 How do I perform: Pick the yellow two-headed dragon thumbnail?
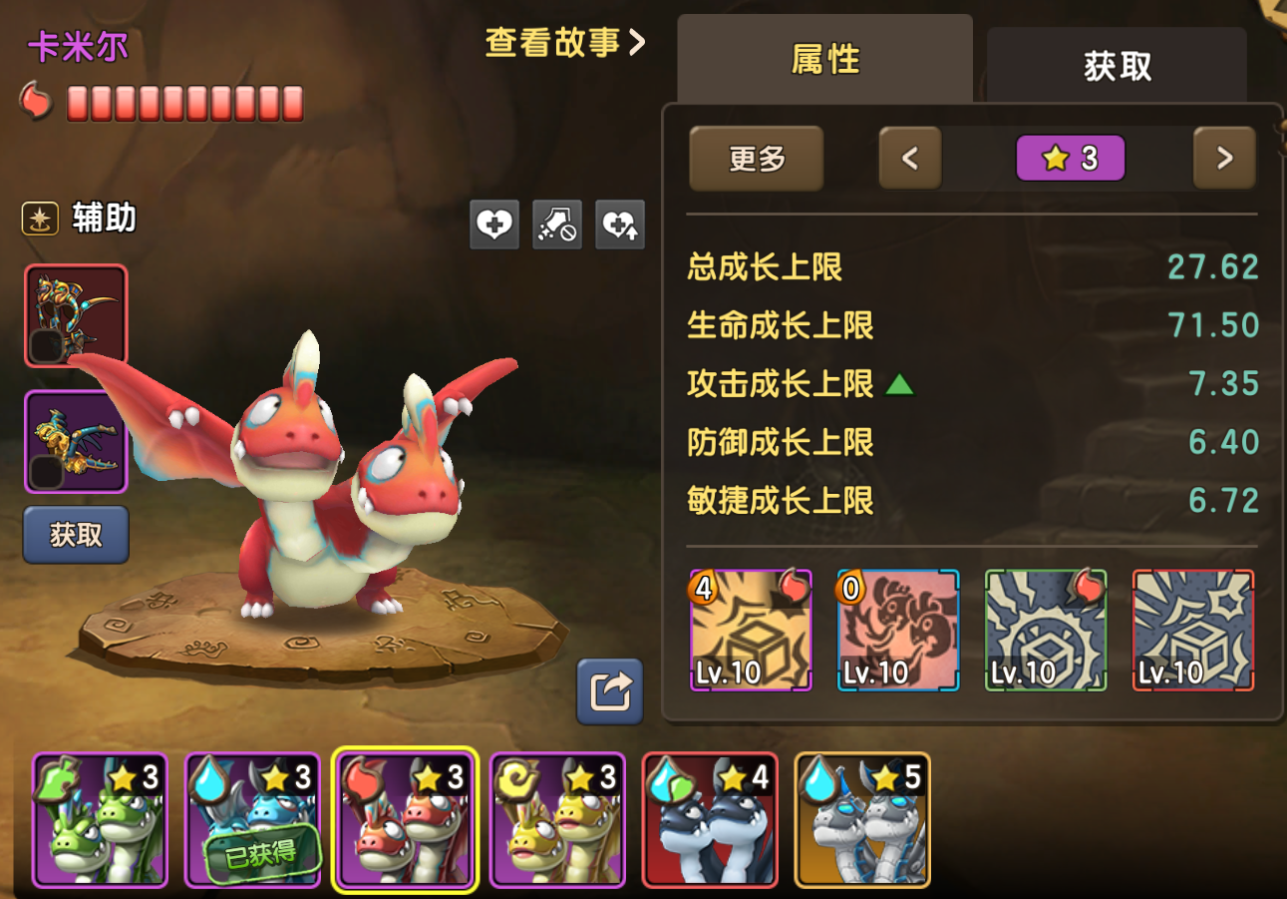pyautogui.click(x=558, y=820)
